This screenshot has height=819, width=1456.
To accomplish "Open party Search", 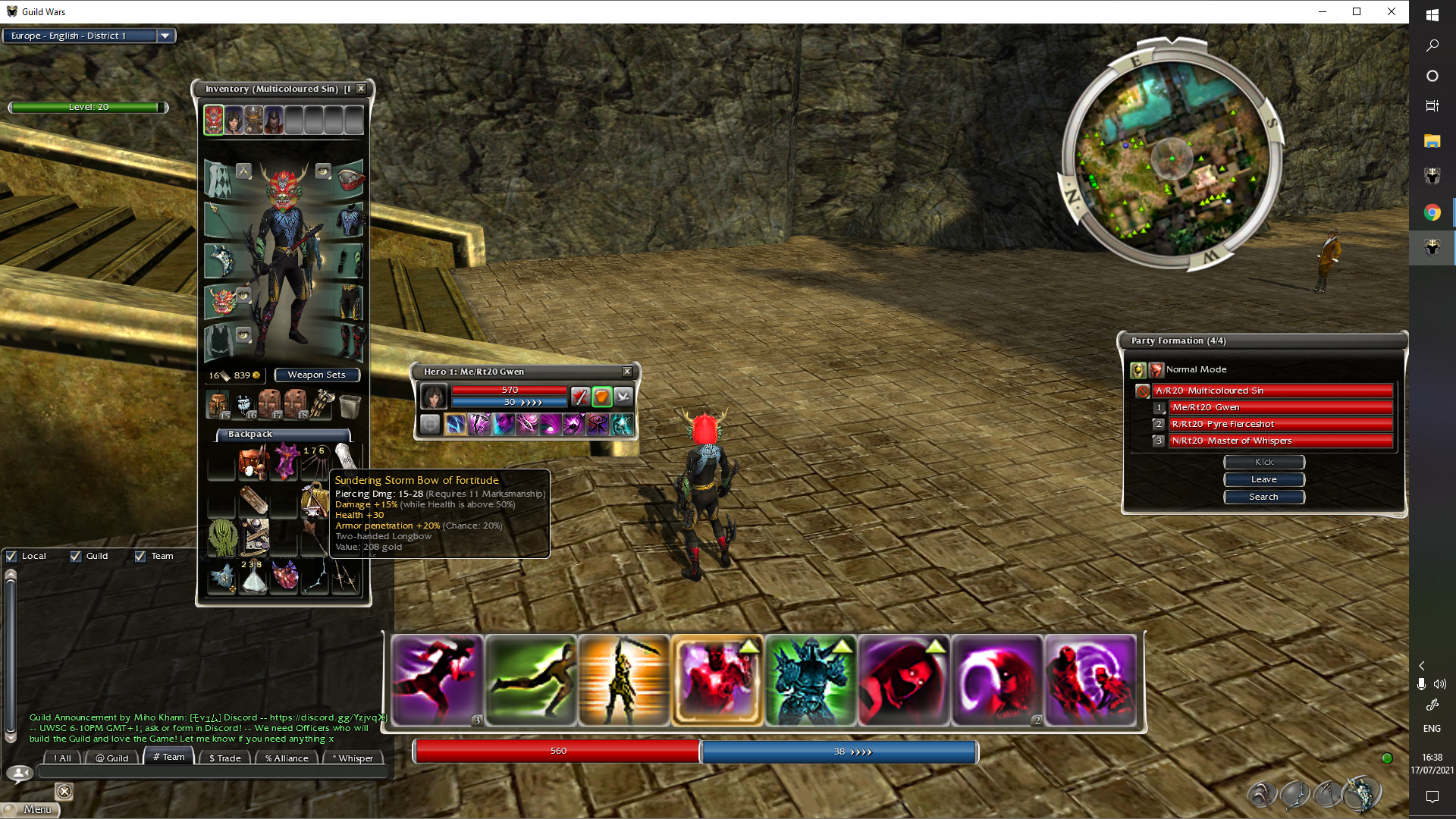I will (x=1263, y=497).
